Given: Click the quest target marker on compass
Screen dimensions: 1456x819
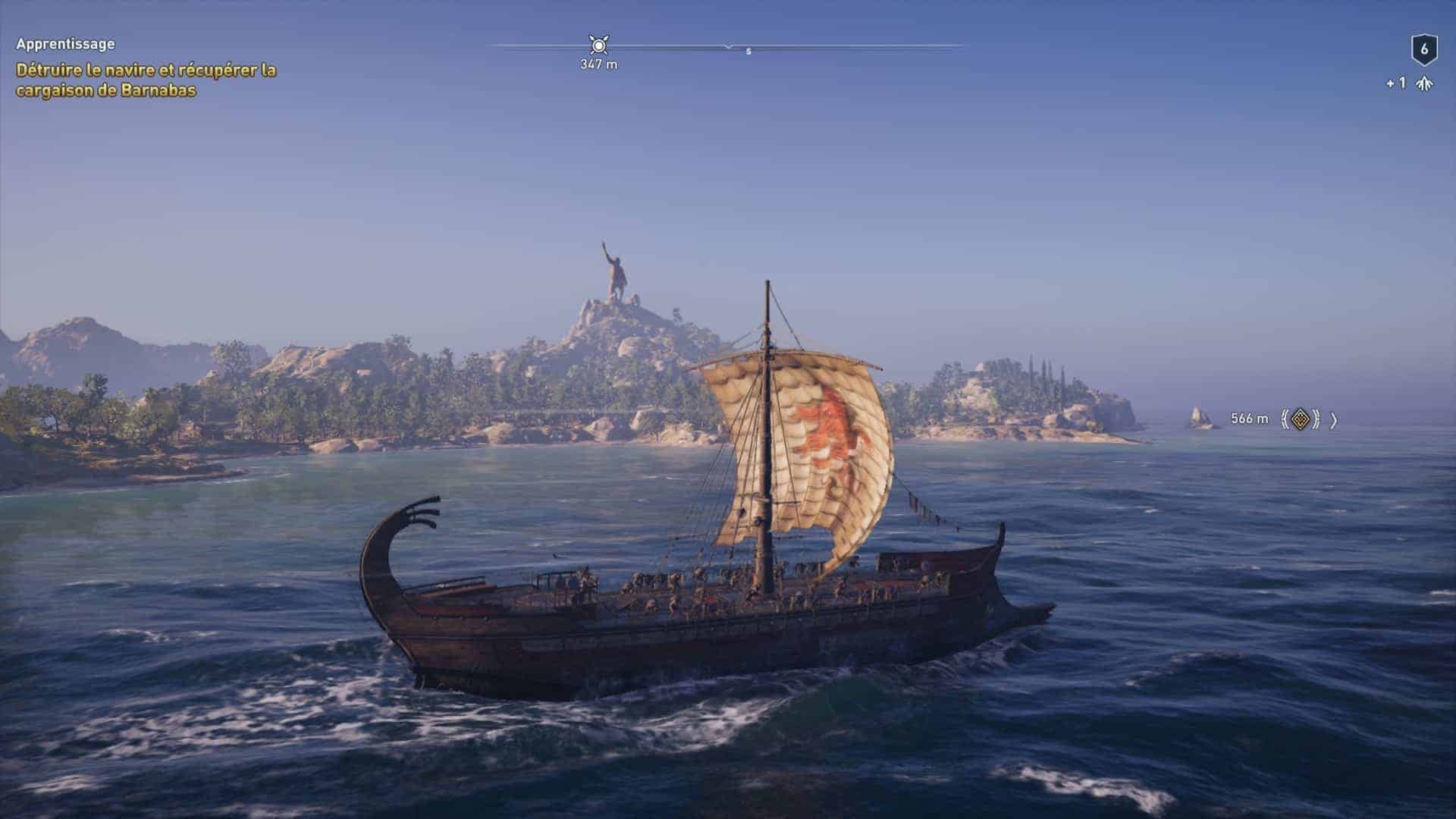Looking at the screenshot, I should coord(598,45).
